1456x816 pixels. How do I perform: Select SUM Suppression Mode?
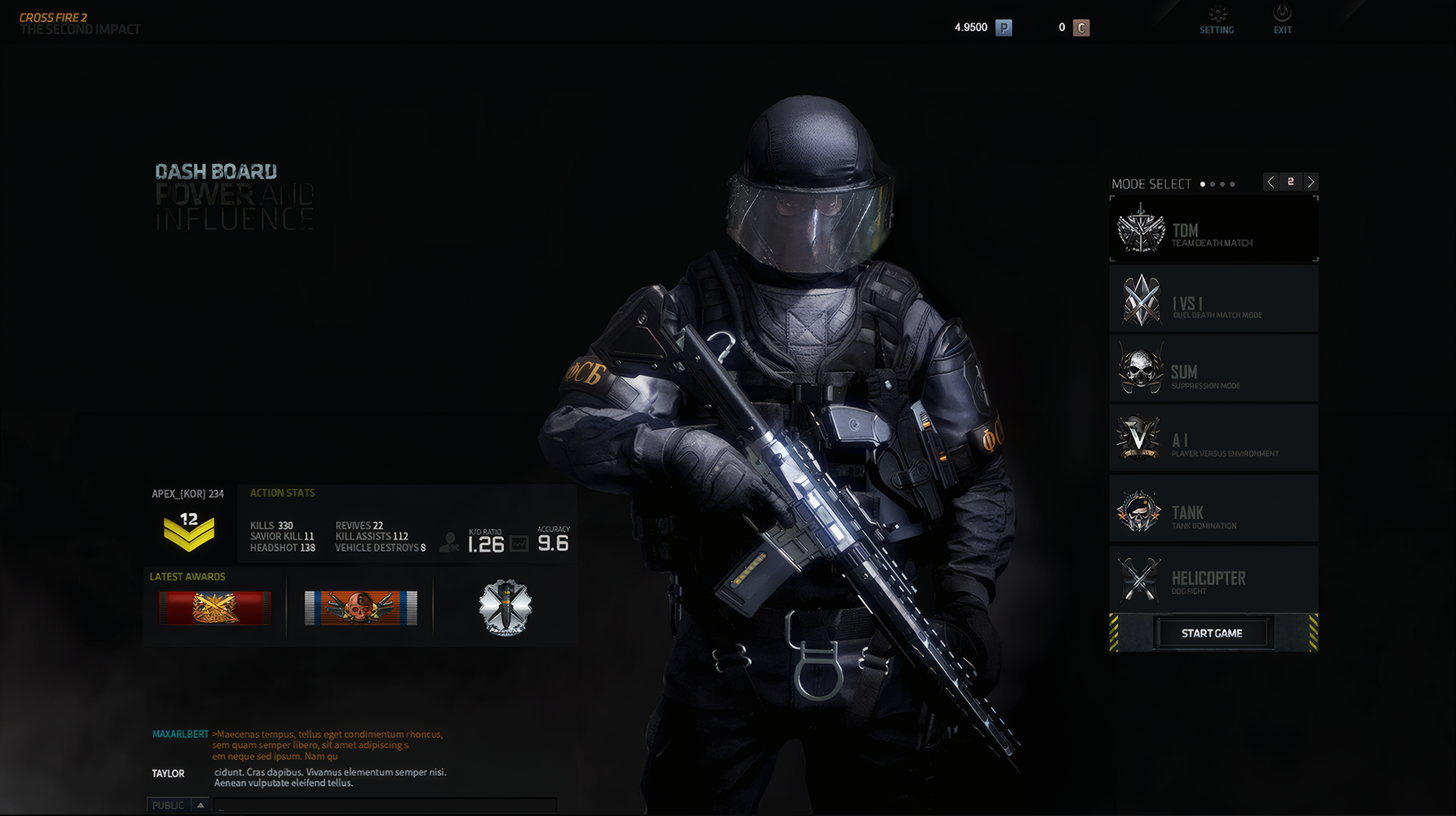click(x=1213, y=369)
